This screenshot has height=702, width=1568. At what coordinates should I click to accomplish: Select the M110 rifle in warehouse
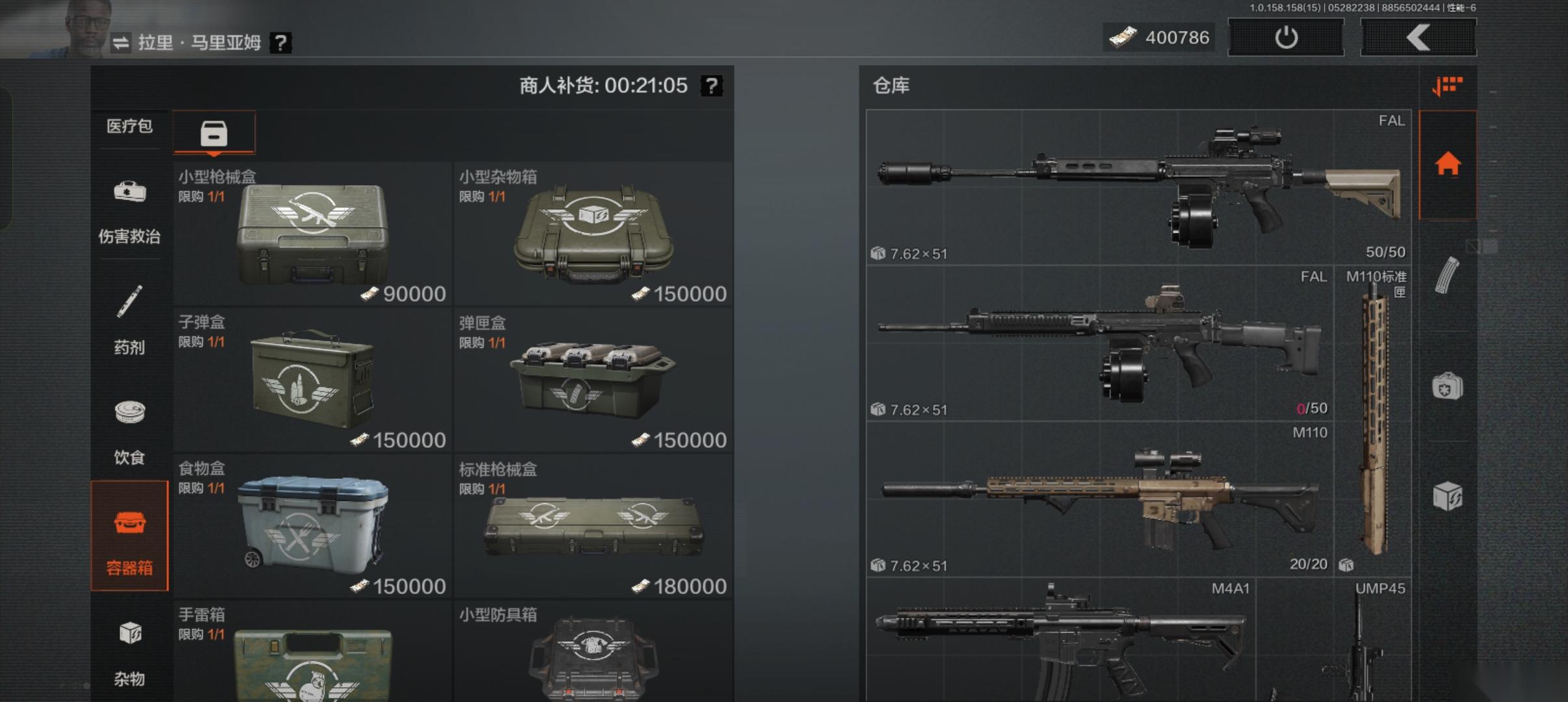click(x=1099, y=499)
